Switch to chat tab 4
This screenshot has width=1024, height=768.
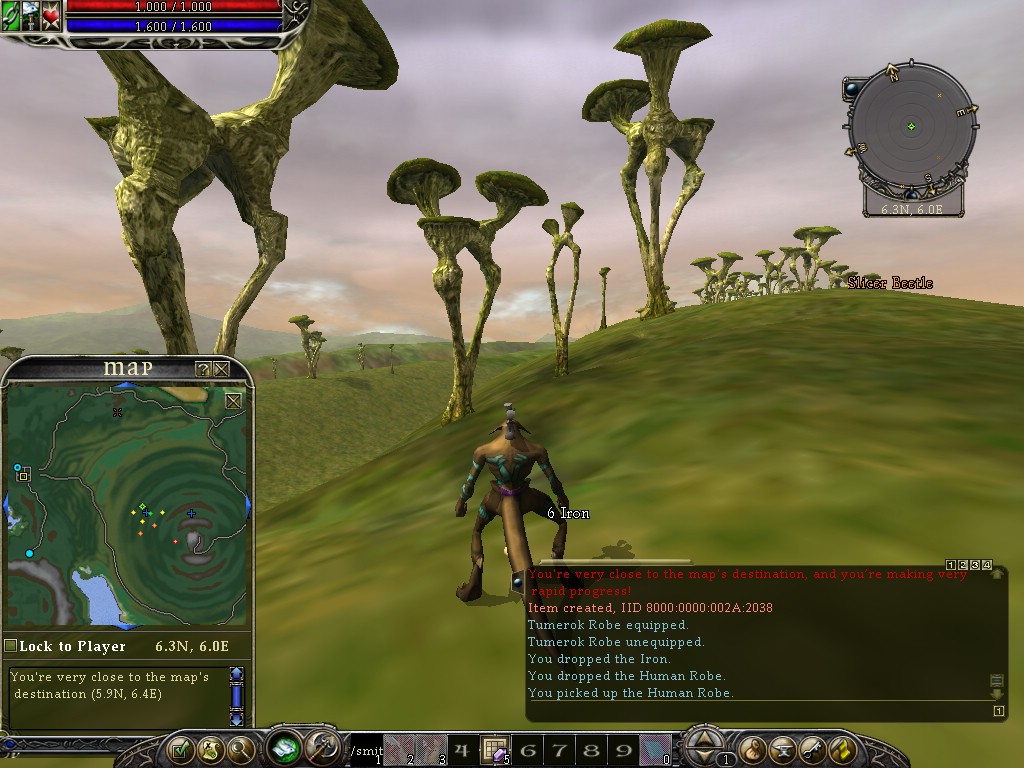coord(986,566)
